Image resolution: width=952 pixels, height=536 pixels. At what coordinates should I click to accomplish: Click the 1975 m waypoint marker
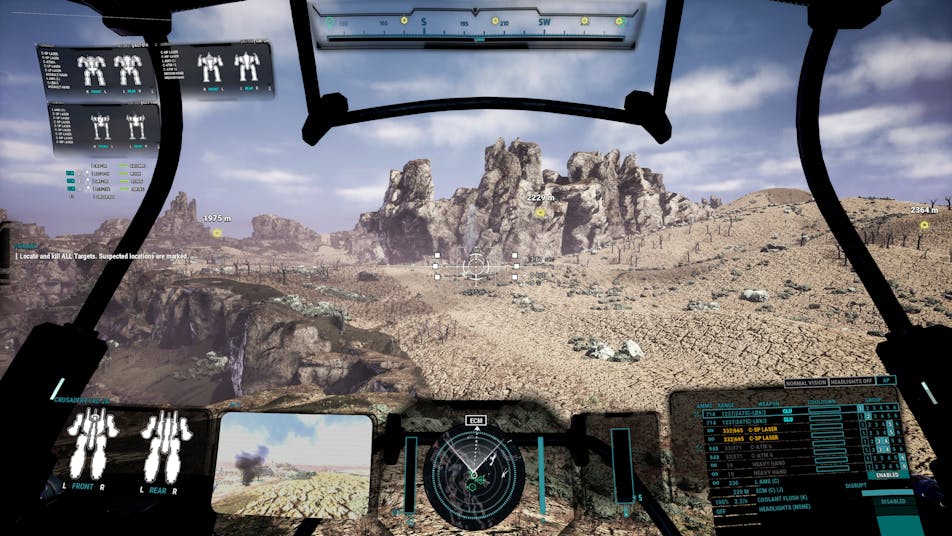click(216, 233)
